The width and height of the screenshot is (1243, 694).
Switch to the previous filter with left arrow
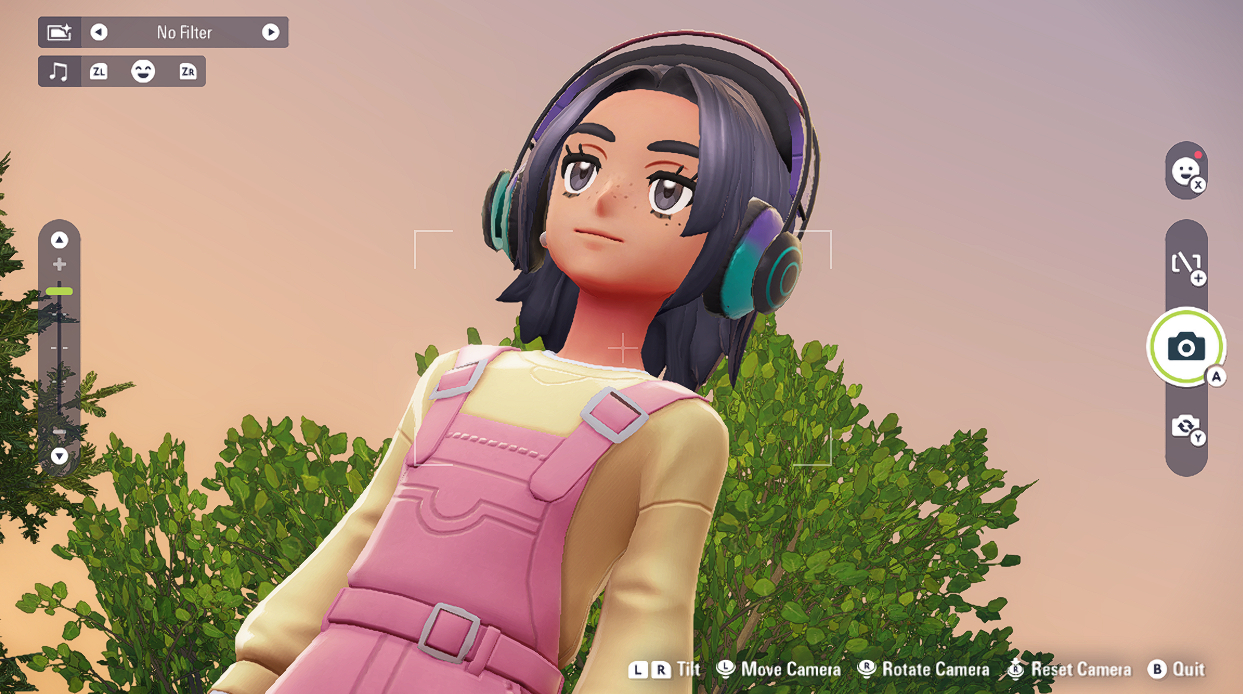[98, 32]
